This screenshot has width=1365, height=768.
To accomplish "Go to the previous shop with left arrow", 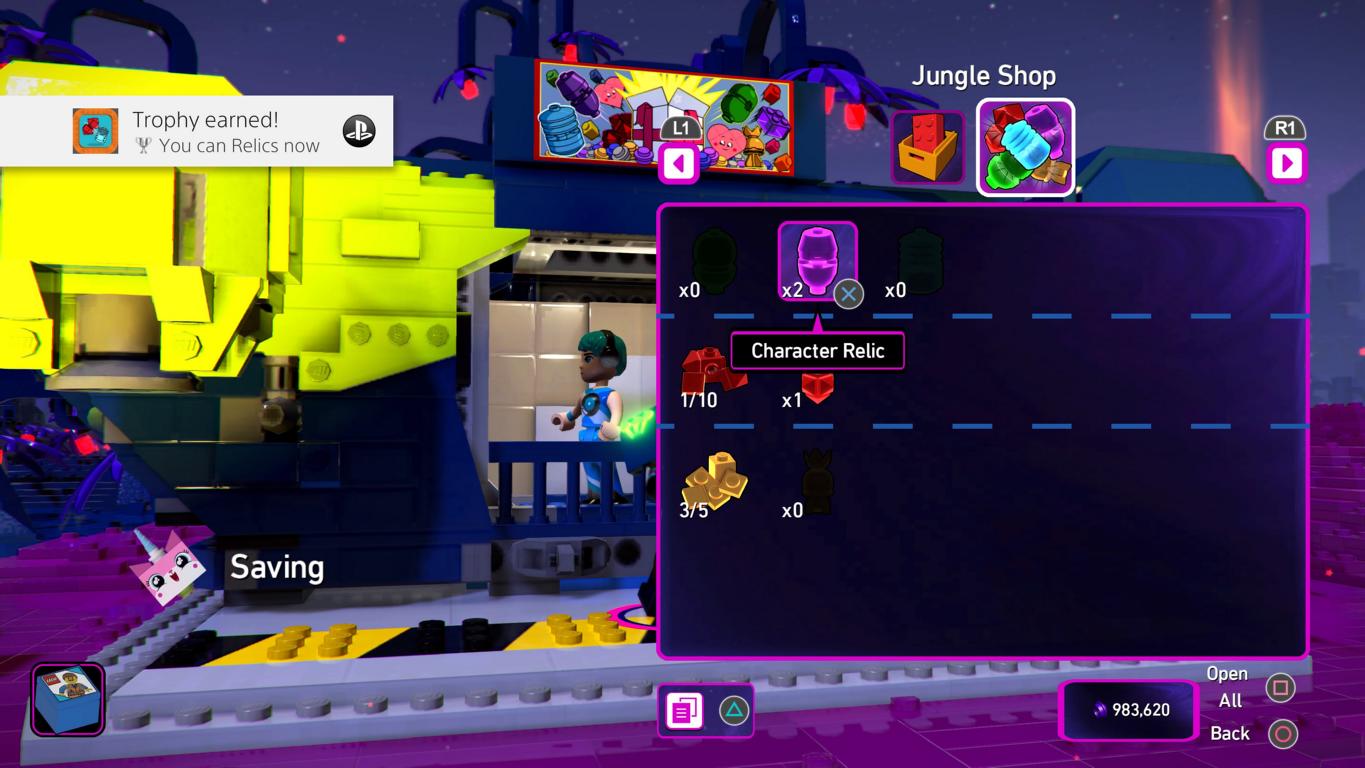I will 679,163.
